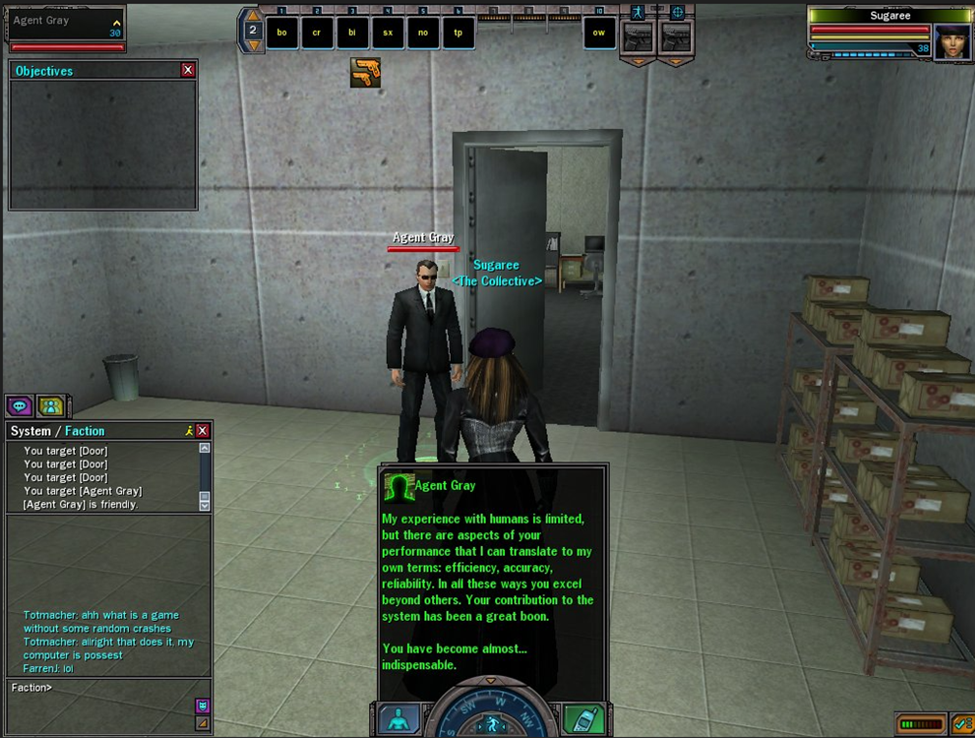Activate the 'cr' hotbar slot
This screenshot has height=738, width=975.
point(317,32)
